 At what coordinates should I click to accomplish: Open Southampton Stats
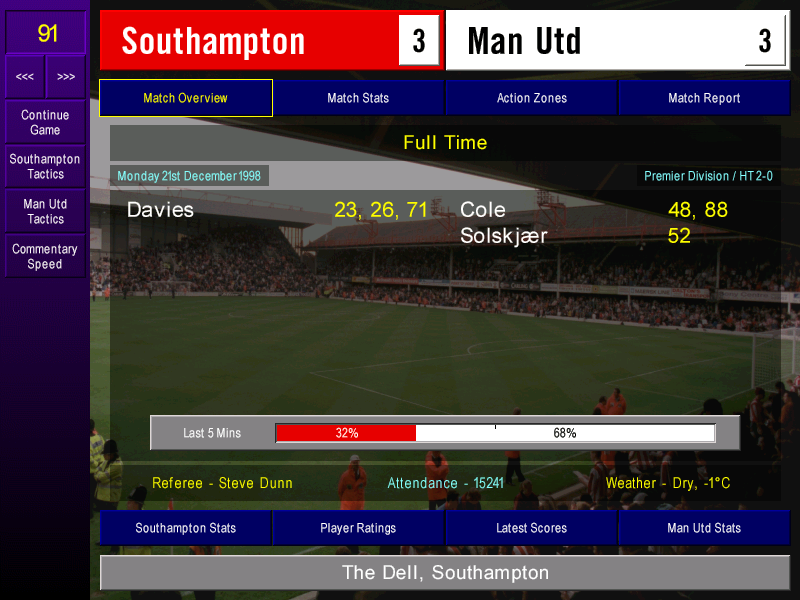pyautogui.click(x=186, y=528)
